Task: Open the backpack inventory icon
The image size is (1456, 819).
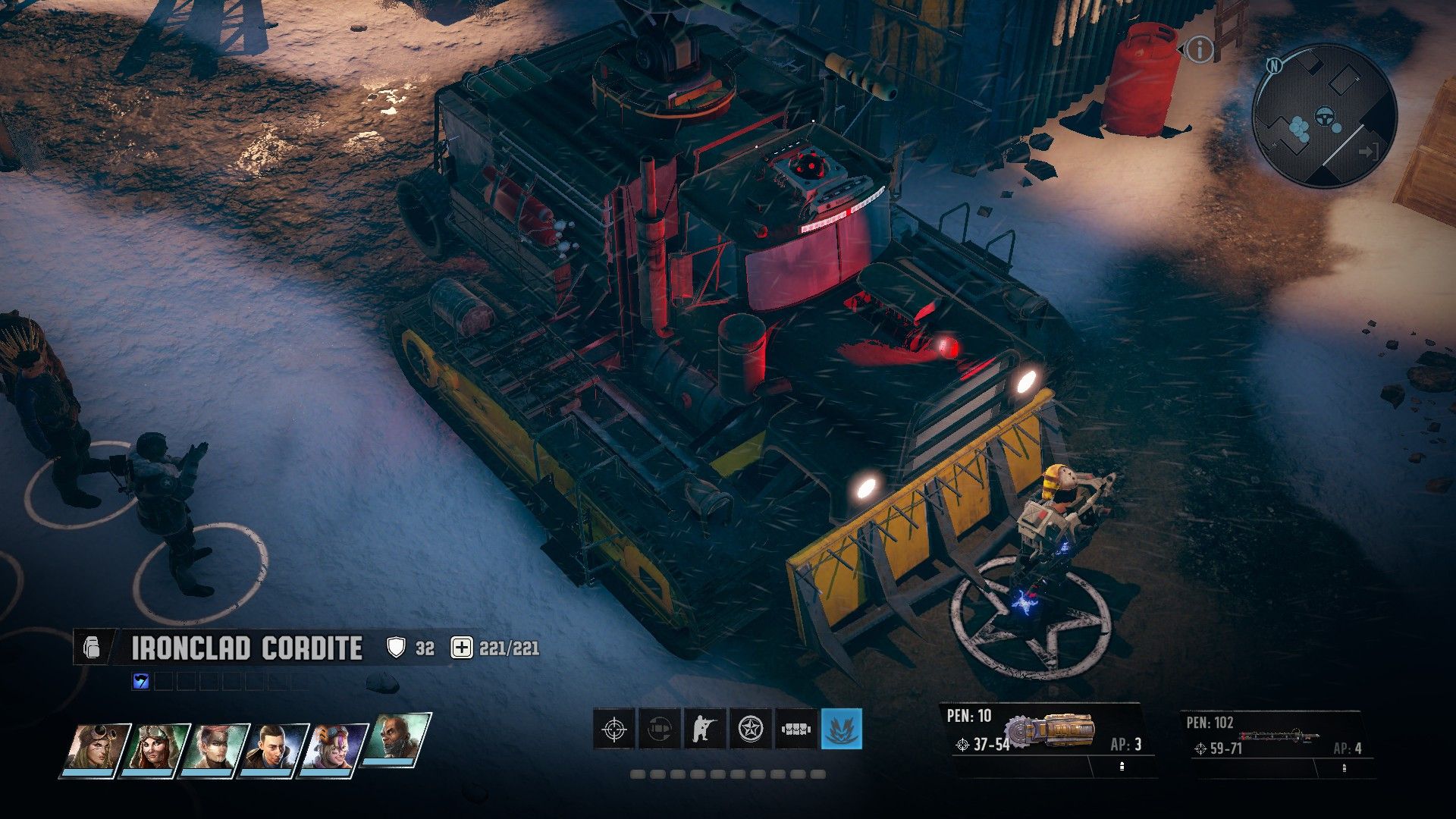Action: (x=90, y=648)
